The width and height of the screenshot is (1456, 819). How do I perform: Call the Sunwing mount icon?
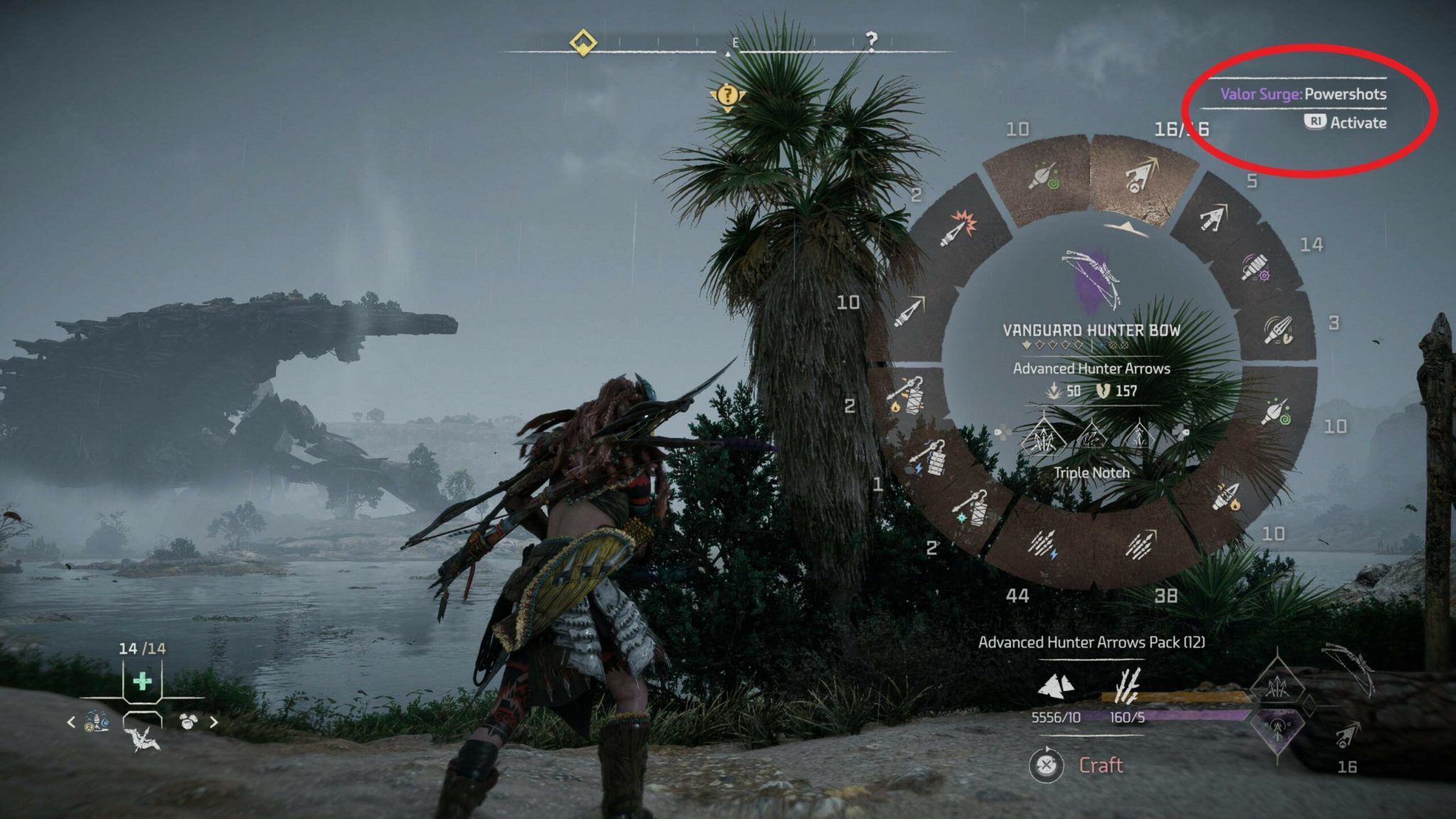pyautogui.click(x=147, y=739)
